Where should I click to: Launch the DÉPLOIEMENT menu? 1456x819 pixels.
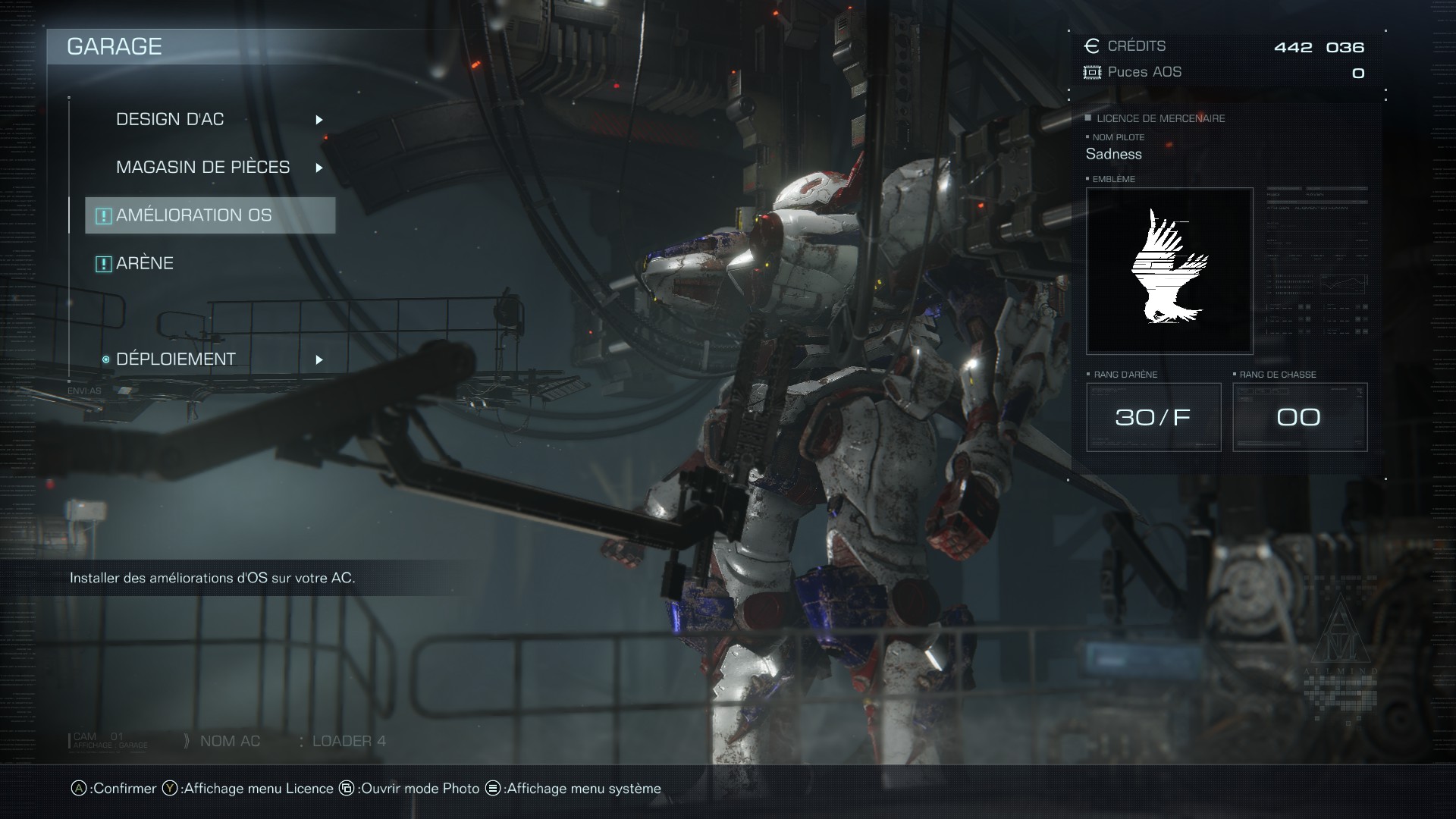(x=176, y=359)
